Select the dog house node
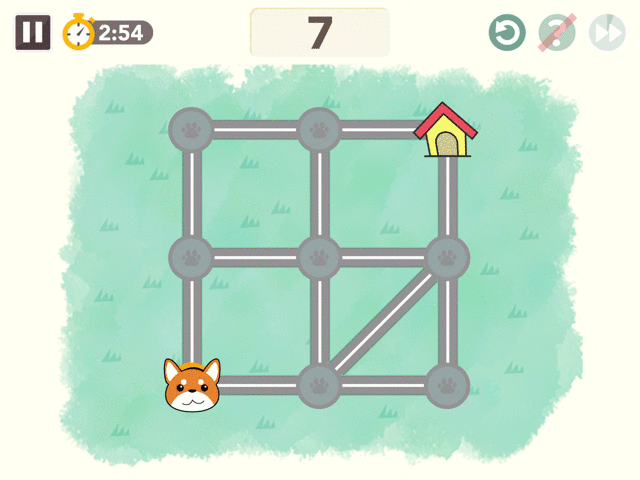Screen dimensions: 640x480 (x=446, y=132)
